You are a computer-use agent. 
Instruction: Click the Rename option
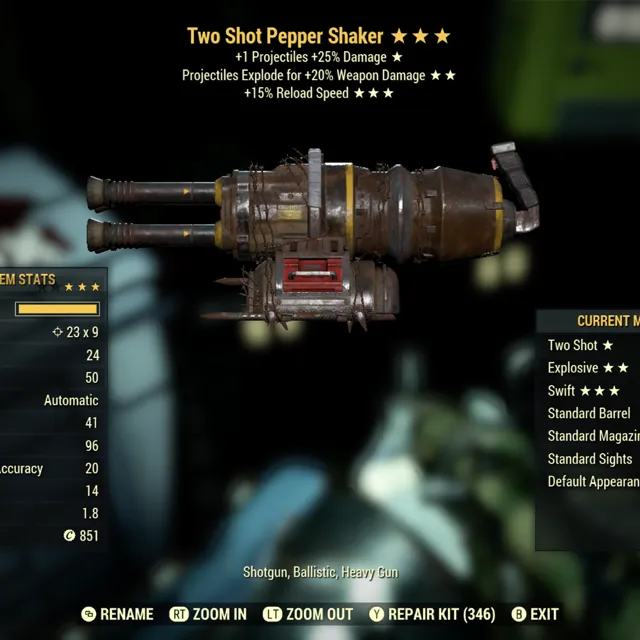(117, 614)
